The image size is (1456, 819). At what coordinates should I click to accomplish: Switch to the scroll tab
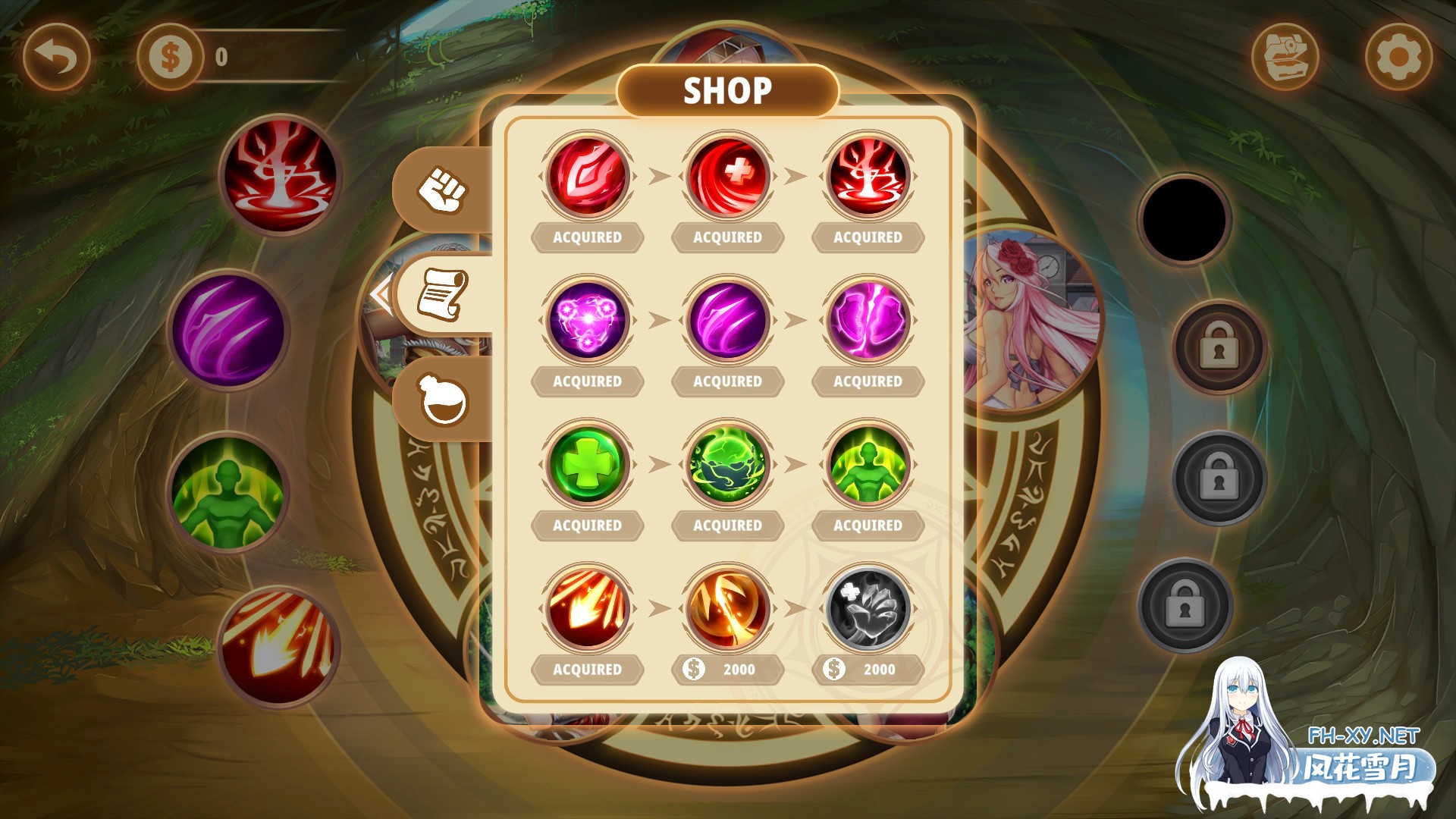(x=444, y=294)
